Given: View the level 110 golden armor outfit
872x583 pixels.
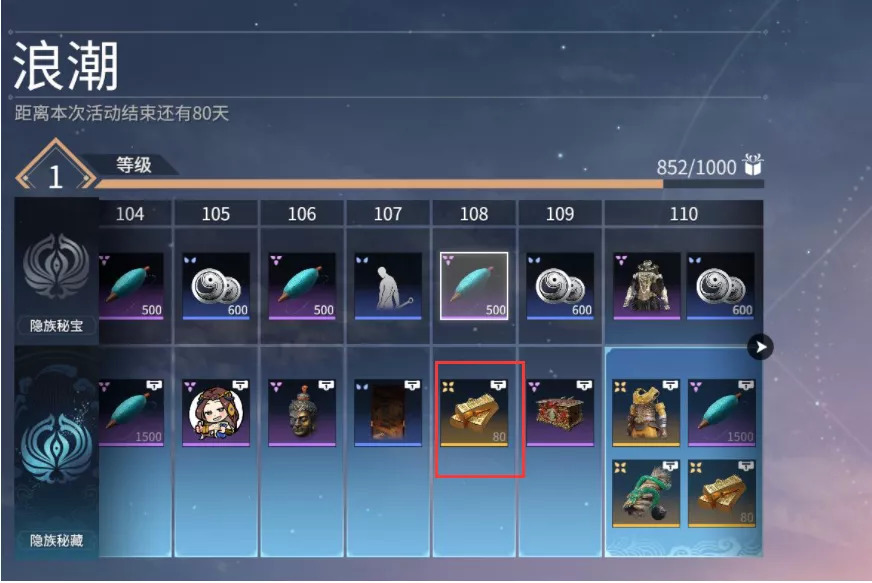Looking at the screenshot, I should (646, 412).
